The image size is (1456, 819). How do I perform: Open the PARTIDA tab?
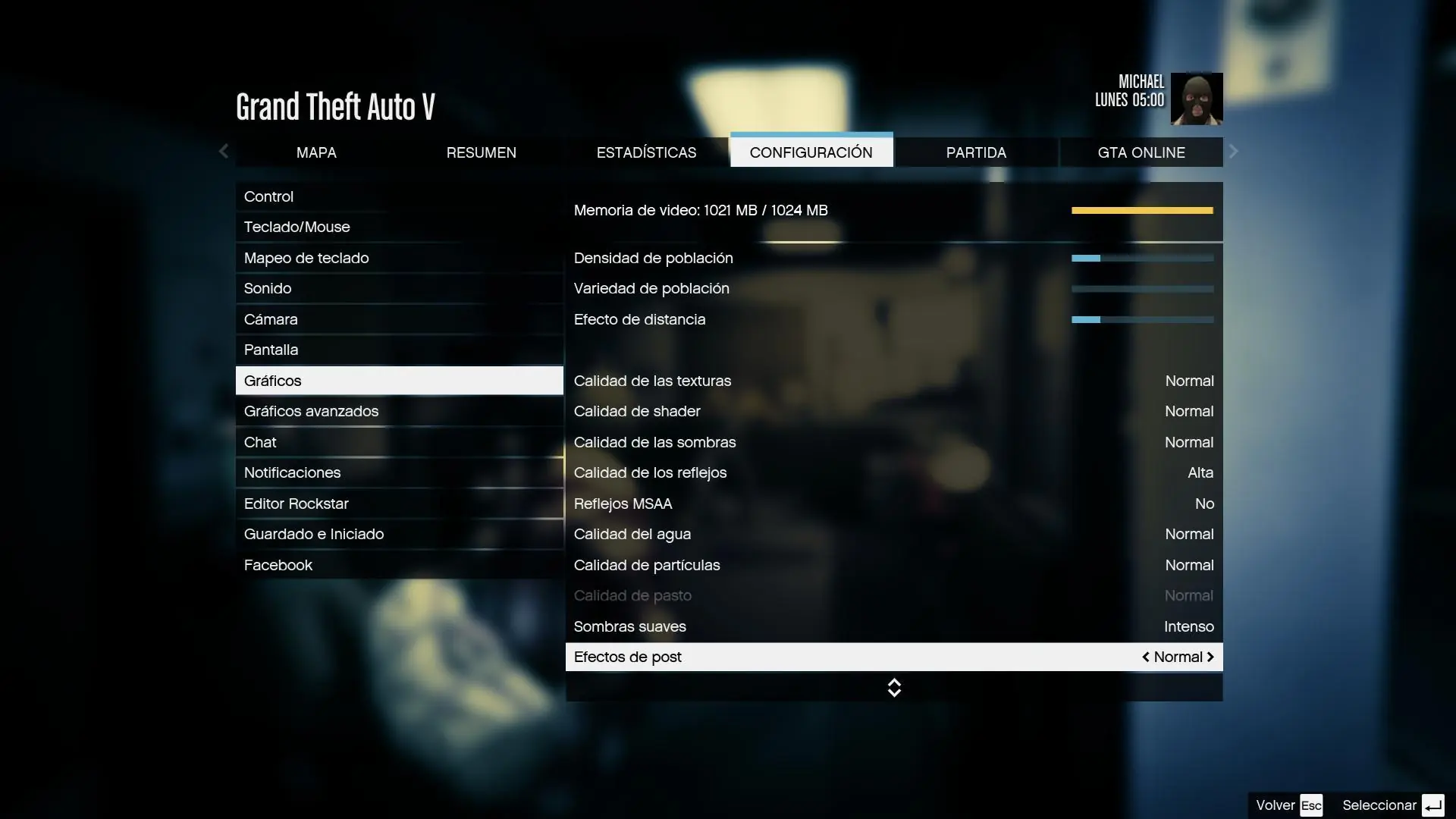tap(976, 152)
